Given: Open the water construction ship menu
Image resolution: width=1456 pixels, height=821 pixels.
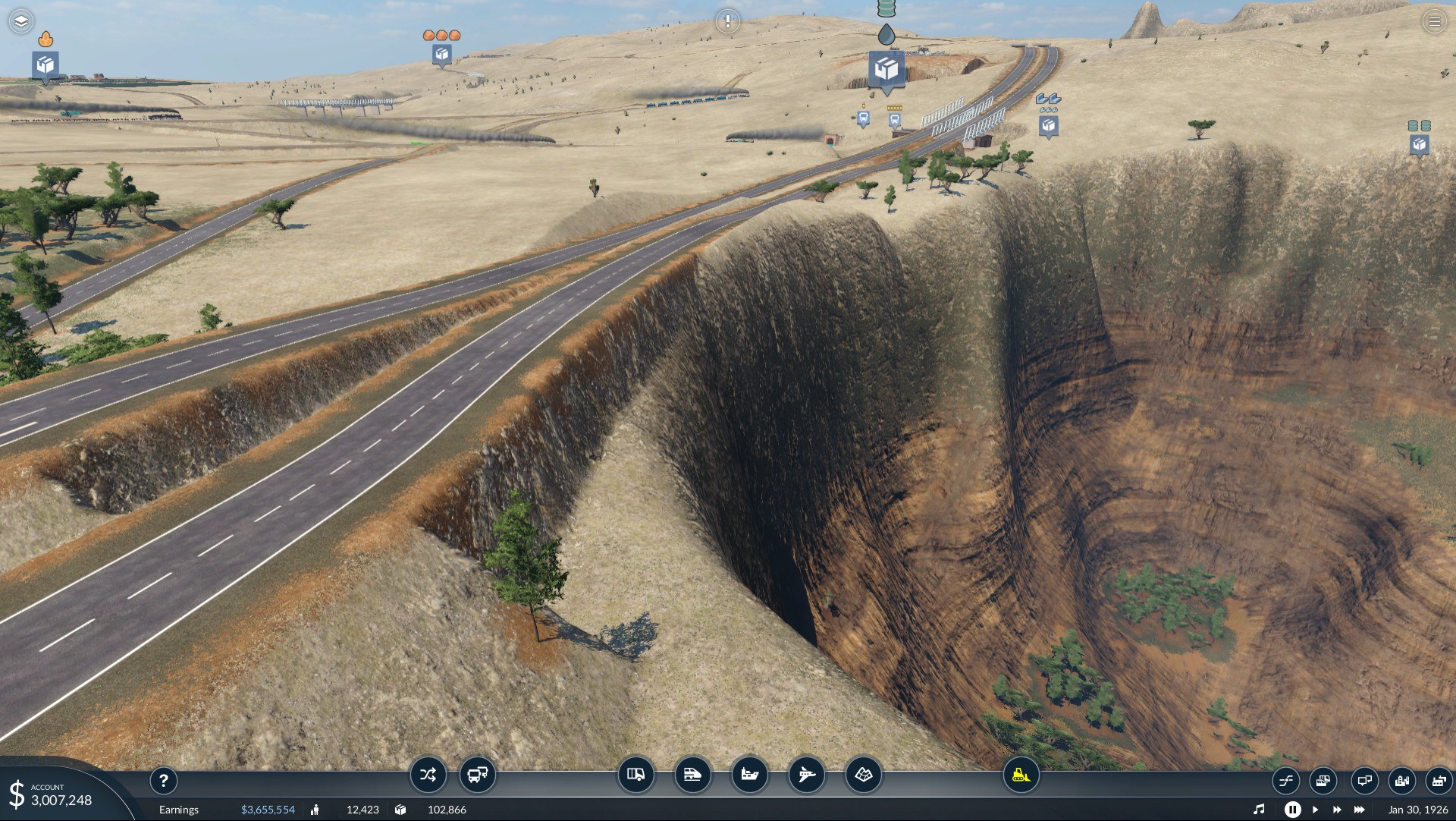Looking at the screenshot, I should coord(749,775).
